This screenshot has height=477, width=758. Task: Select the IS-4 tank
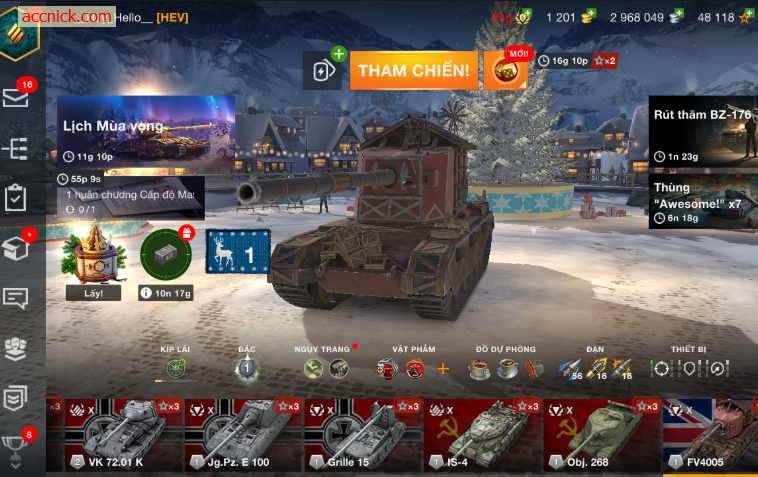[x=482, y=435]
